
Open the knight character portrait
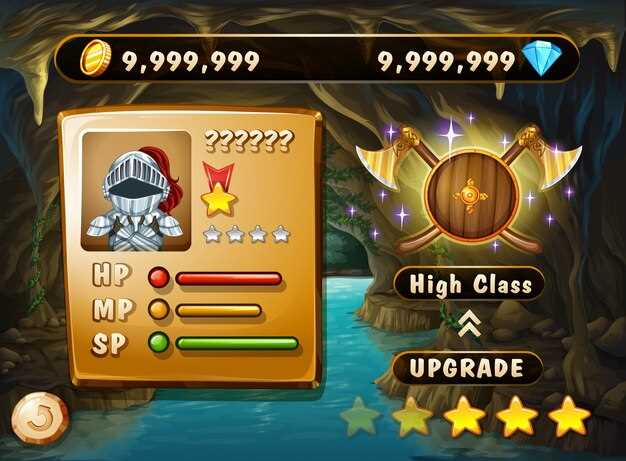[135, 190]
